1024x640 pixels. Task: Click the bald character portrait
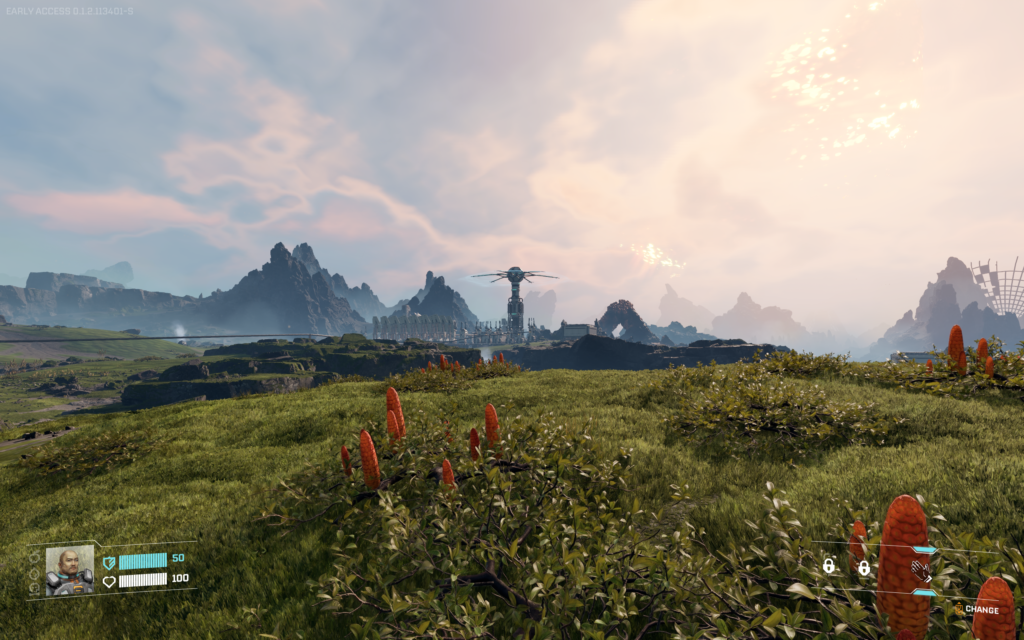(x=70, y=570)
